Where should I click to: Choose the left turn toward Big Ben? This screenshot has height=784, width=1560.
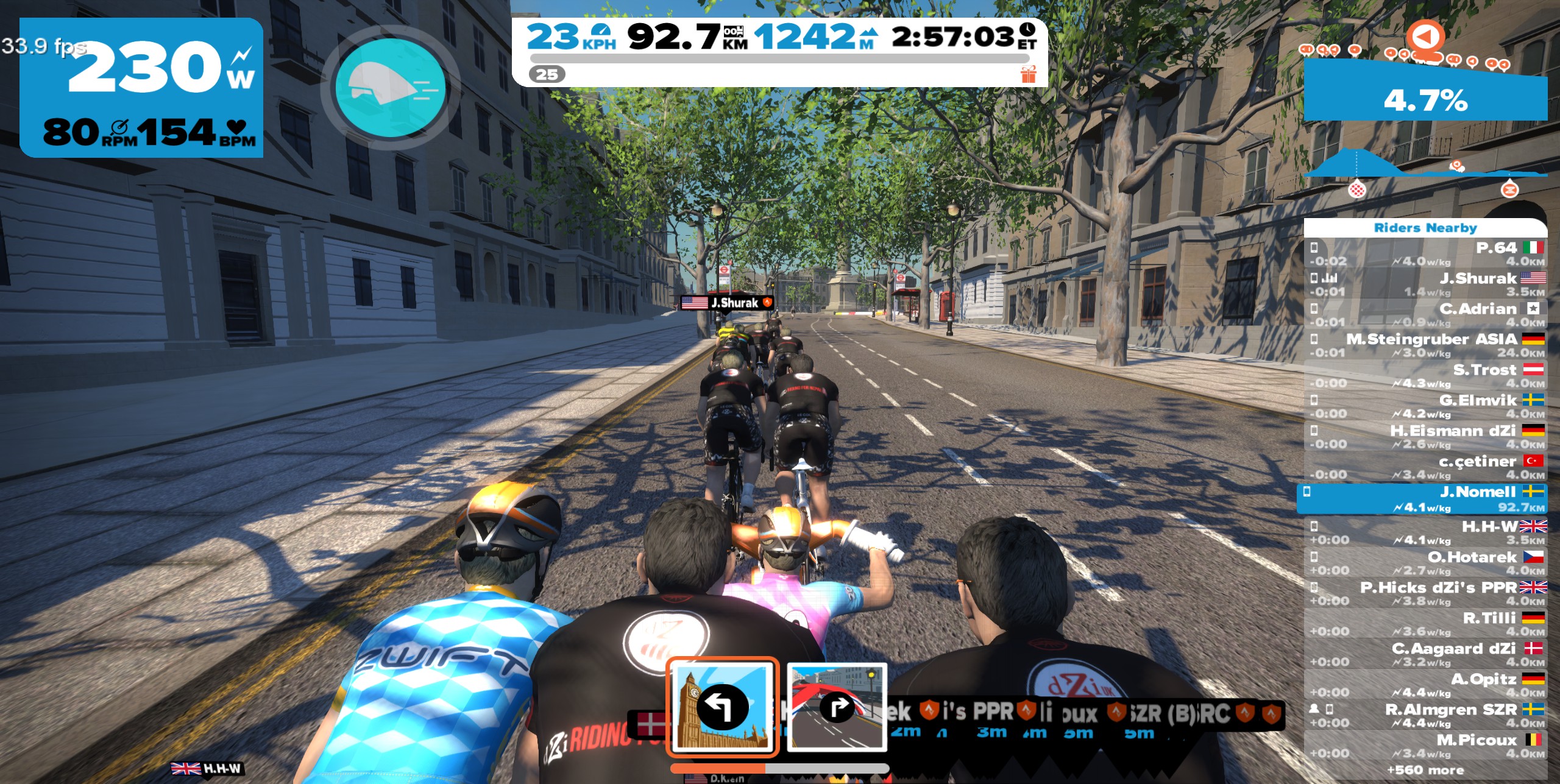coord(723,708)
